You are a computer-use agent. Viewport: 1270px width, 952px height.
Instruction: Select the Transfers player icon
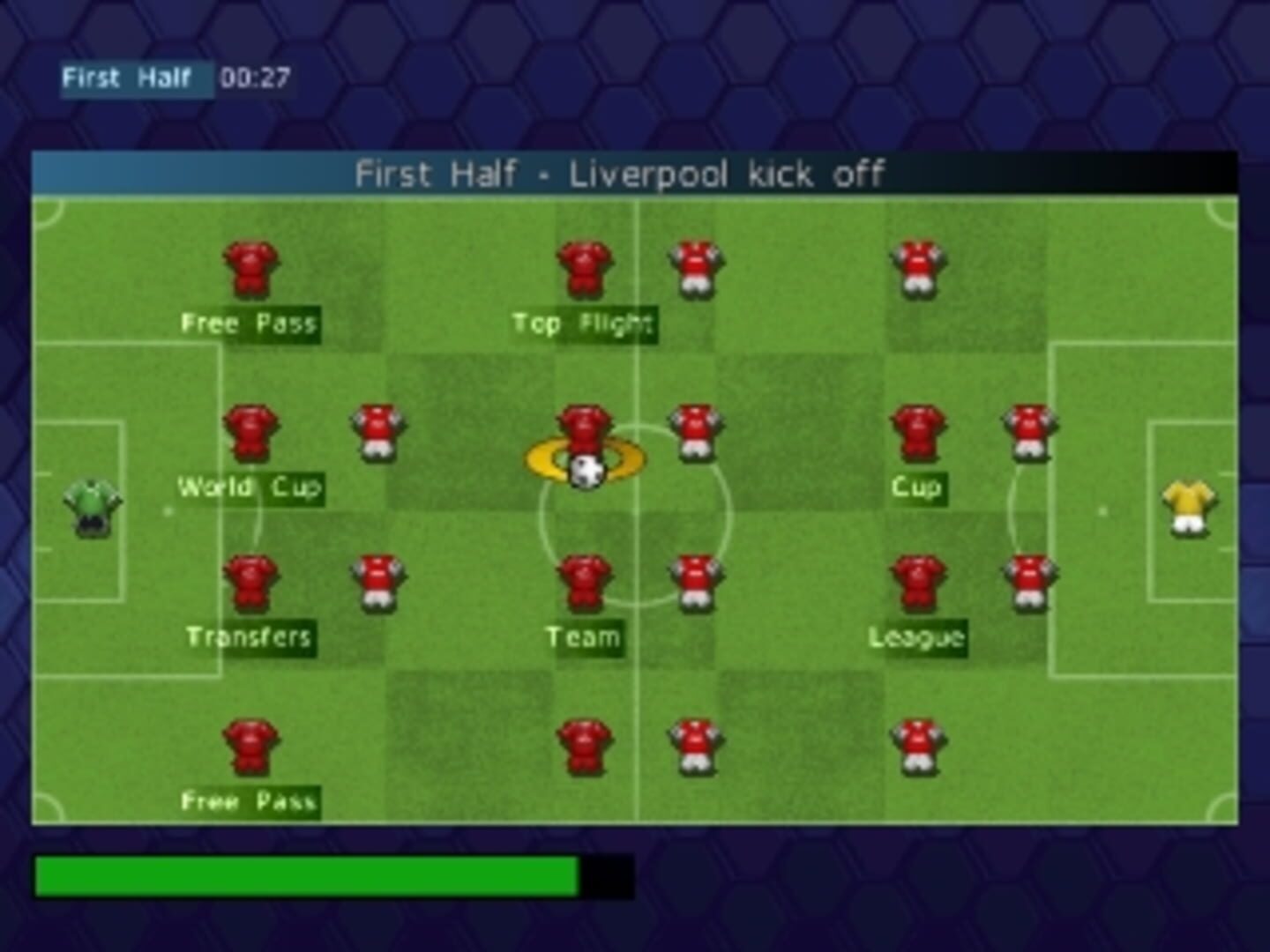click(250, 582)
